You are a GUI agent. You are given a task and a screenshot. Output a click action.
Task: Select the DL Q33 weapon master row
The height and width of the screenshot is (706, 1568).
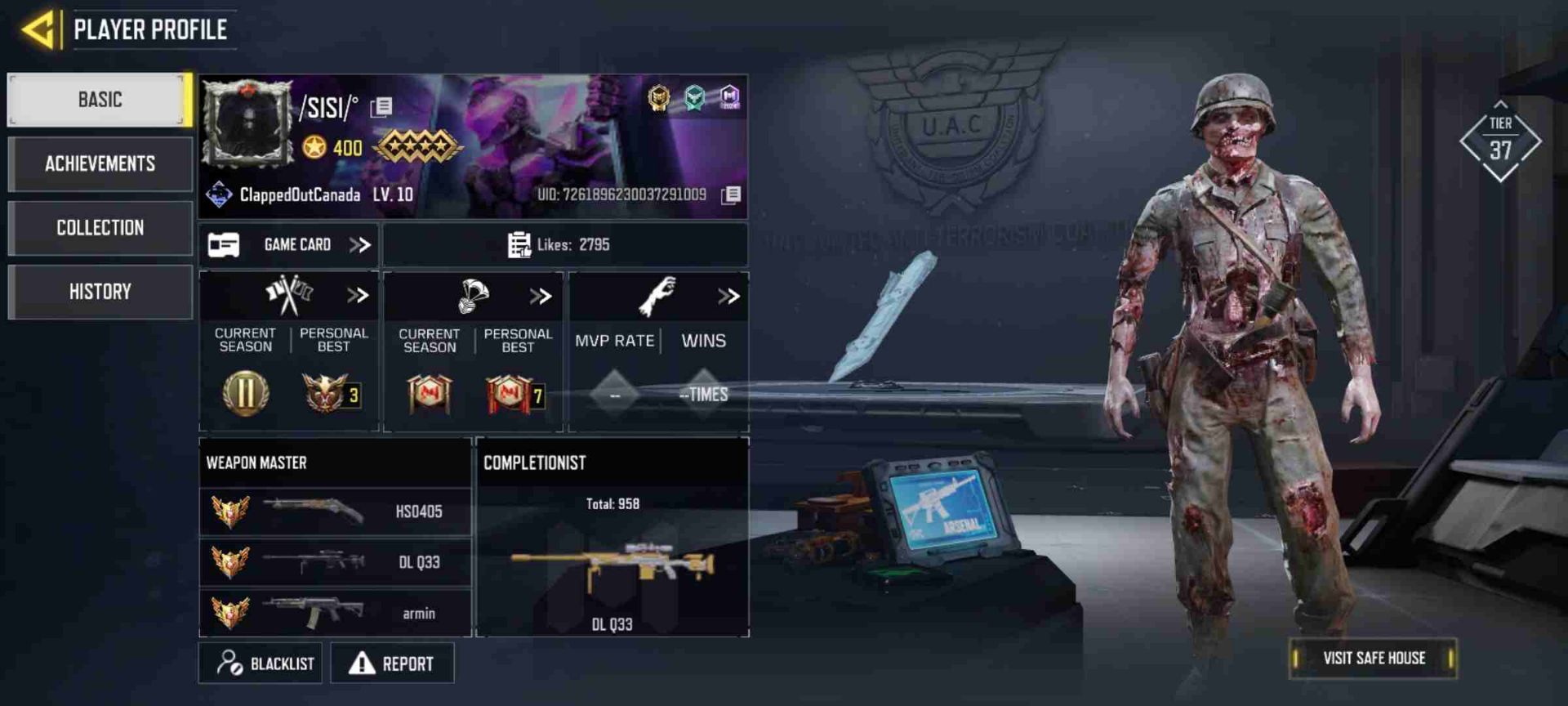(335, 562)
